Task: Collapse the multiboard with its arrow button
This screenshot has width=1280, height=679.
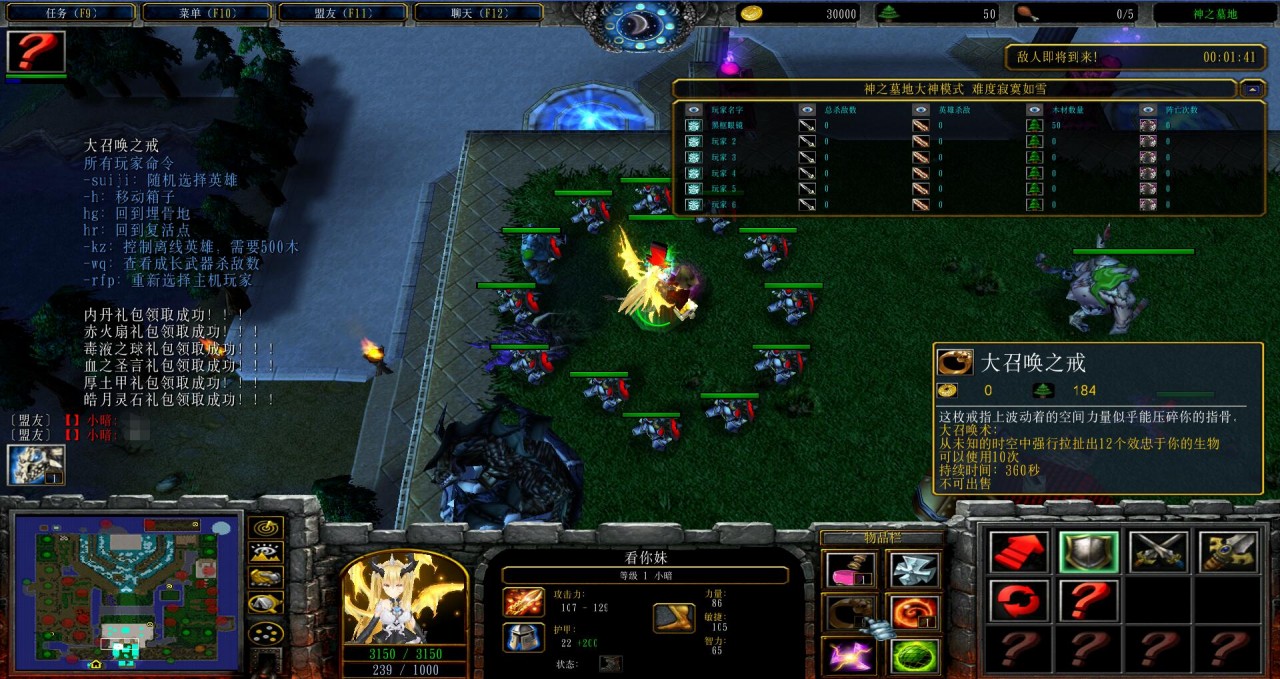Action: pyautogui.click(x=1252, y=89)
